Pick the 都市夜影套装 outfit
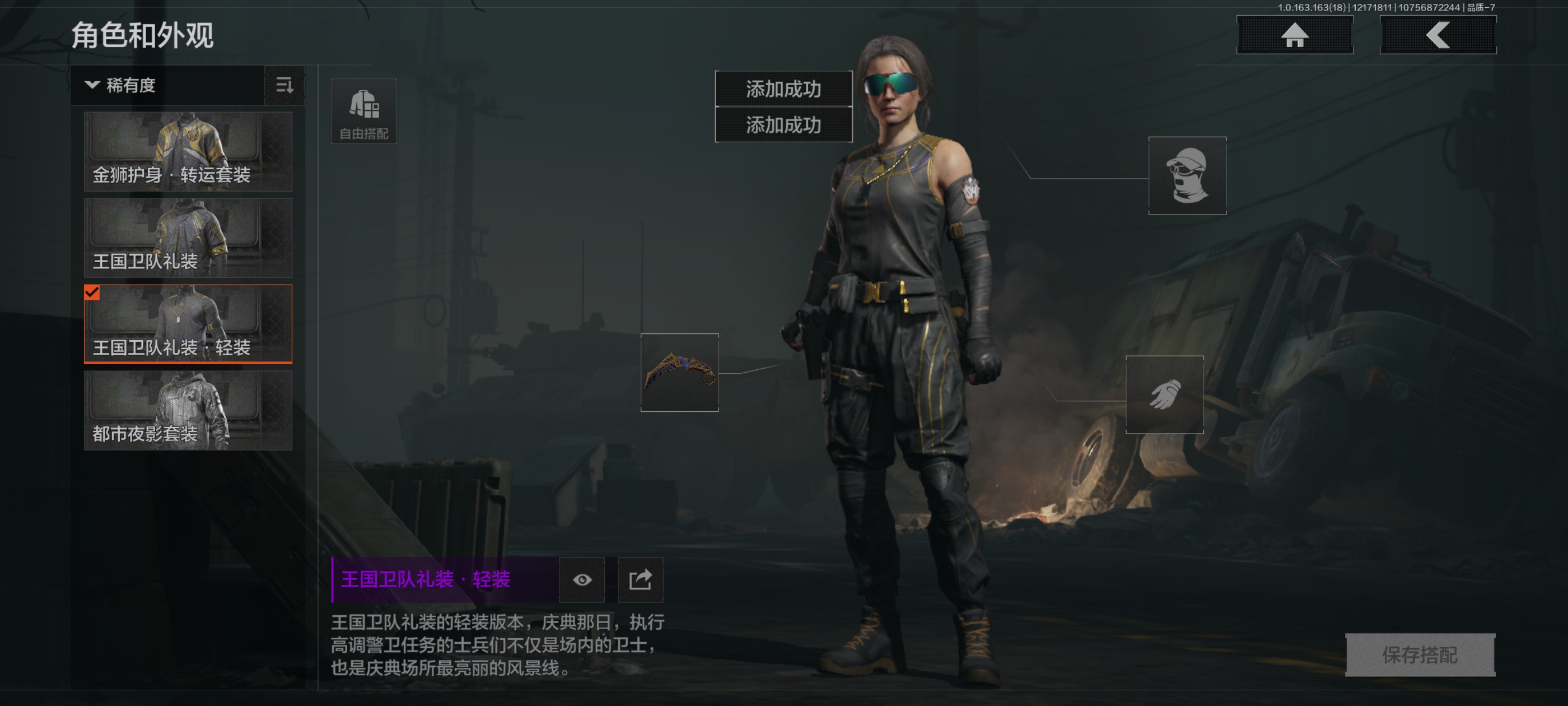 tap(188, 410)
